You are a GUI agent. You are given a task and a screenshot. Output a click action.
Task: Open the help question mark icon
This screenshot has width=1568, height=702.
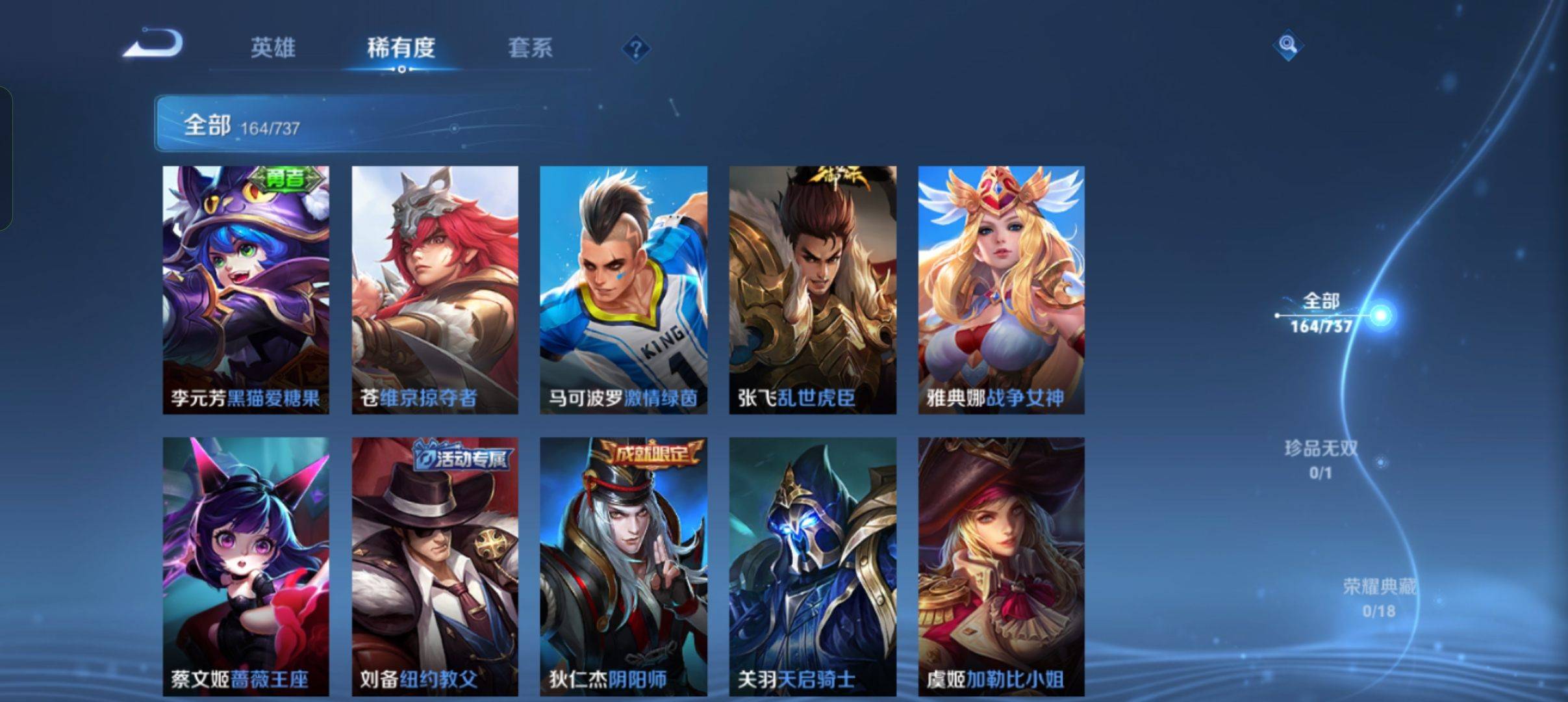point(635,47)
